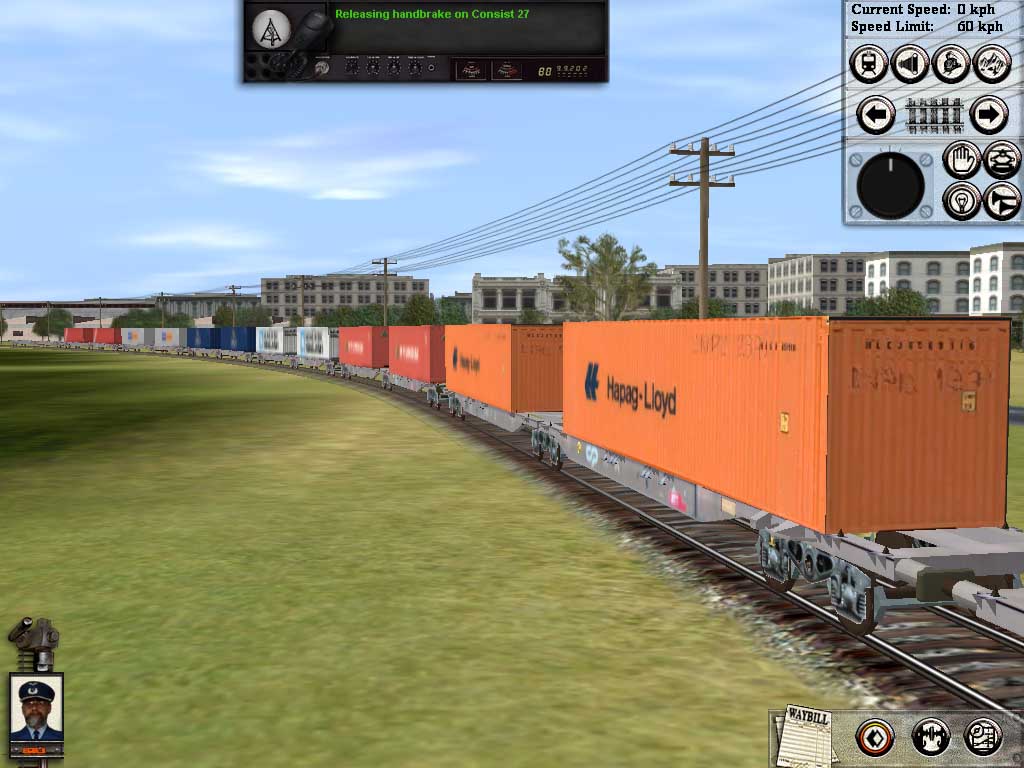Toggle the headlight with the lightbulb icon
Viewport: 1024px width, 768px height.
tap(961, 200)
